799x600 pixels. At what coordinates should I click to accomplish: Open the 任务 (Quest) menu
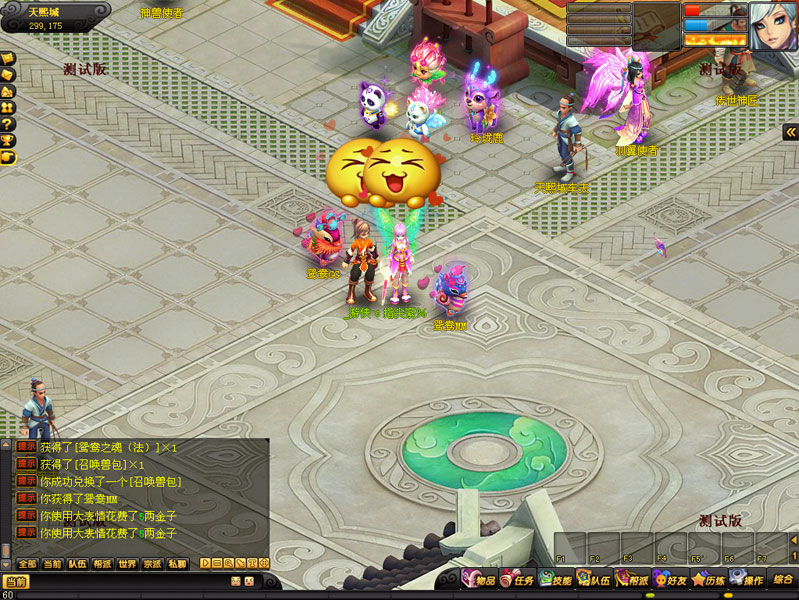point(517,580)
